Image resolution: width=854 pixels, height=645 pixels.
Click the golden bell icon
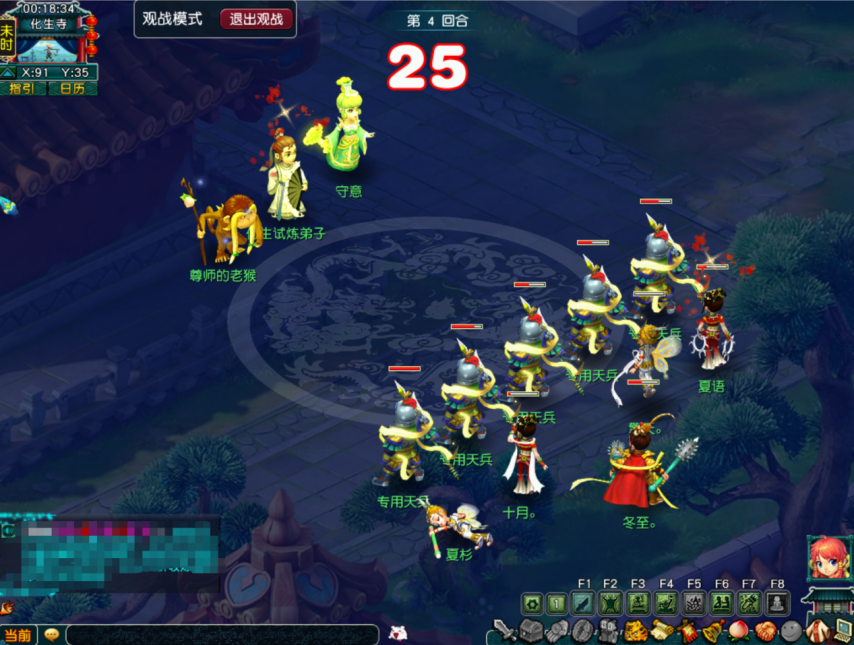[x=713, y=631]
